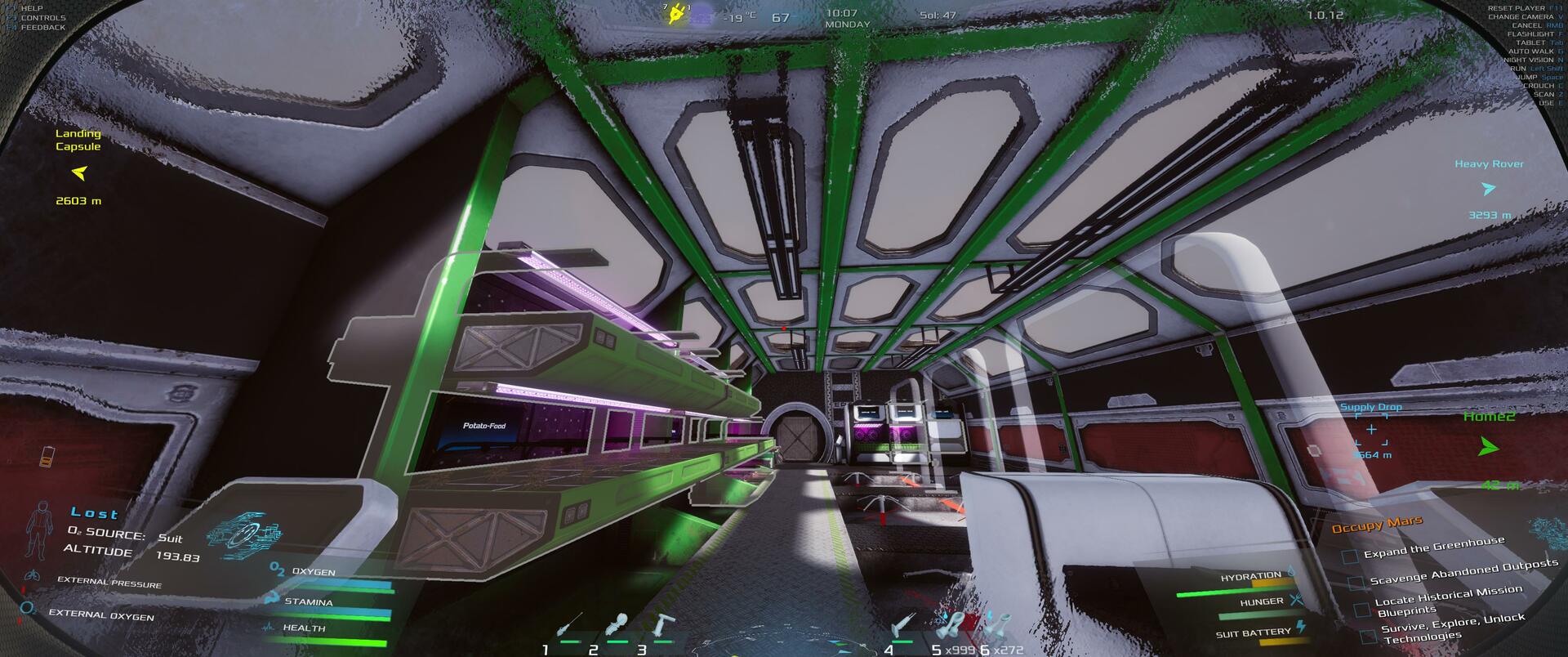1568x657 pixels.
Task: Click the orange low battery icon
Action: coord(47,456)
